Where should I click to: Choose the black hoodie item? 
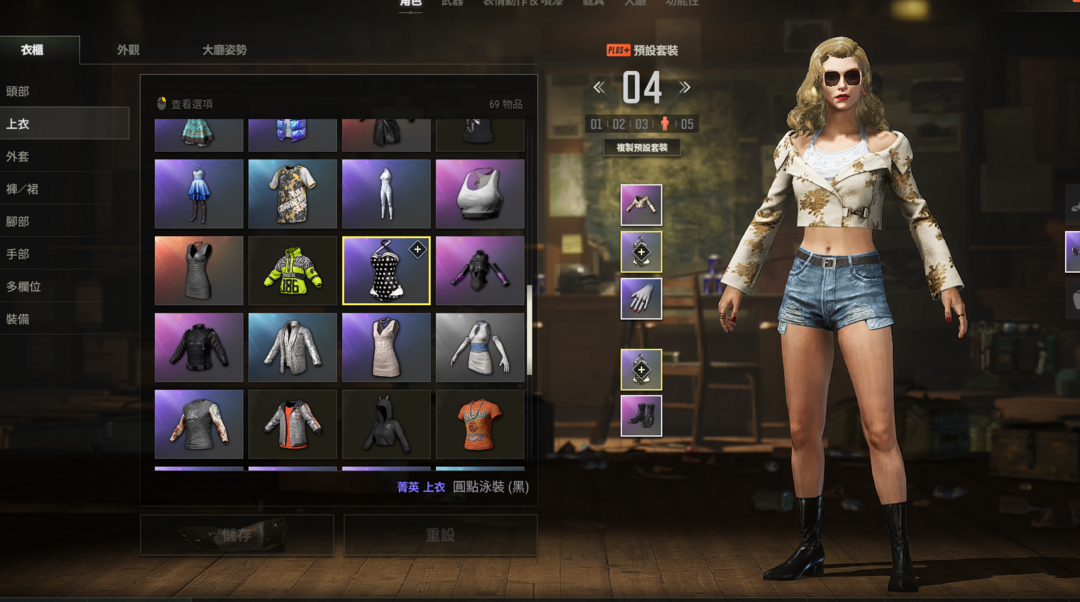tap(386, 424)
